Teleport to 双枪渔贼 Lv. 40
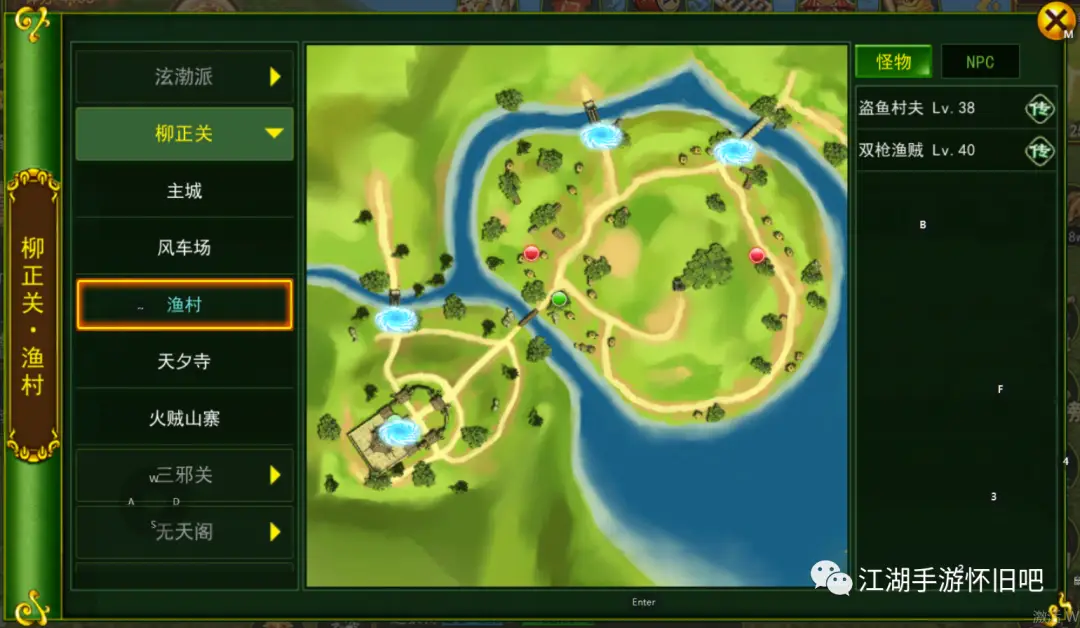Screen dimensions: 1080x628 (x=1040, y=151)
